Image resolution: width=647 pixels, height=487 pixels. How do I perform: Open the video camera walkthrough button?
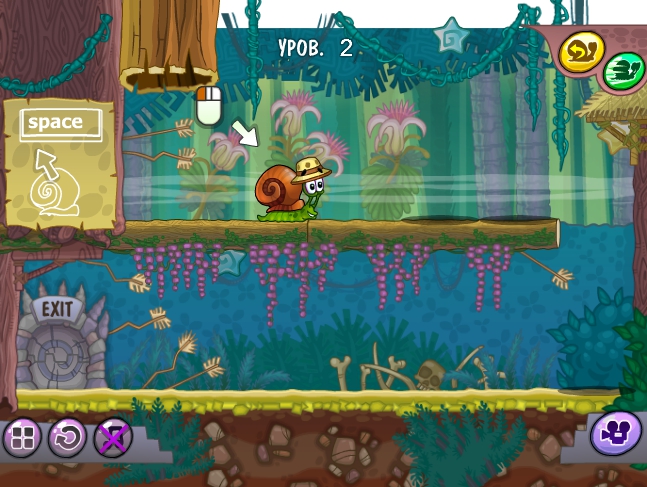click(615, 434)
